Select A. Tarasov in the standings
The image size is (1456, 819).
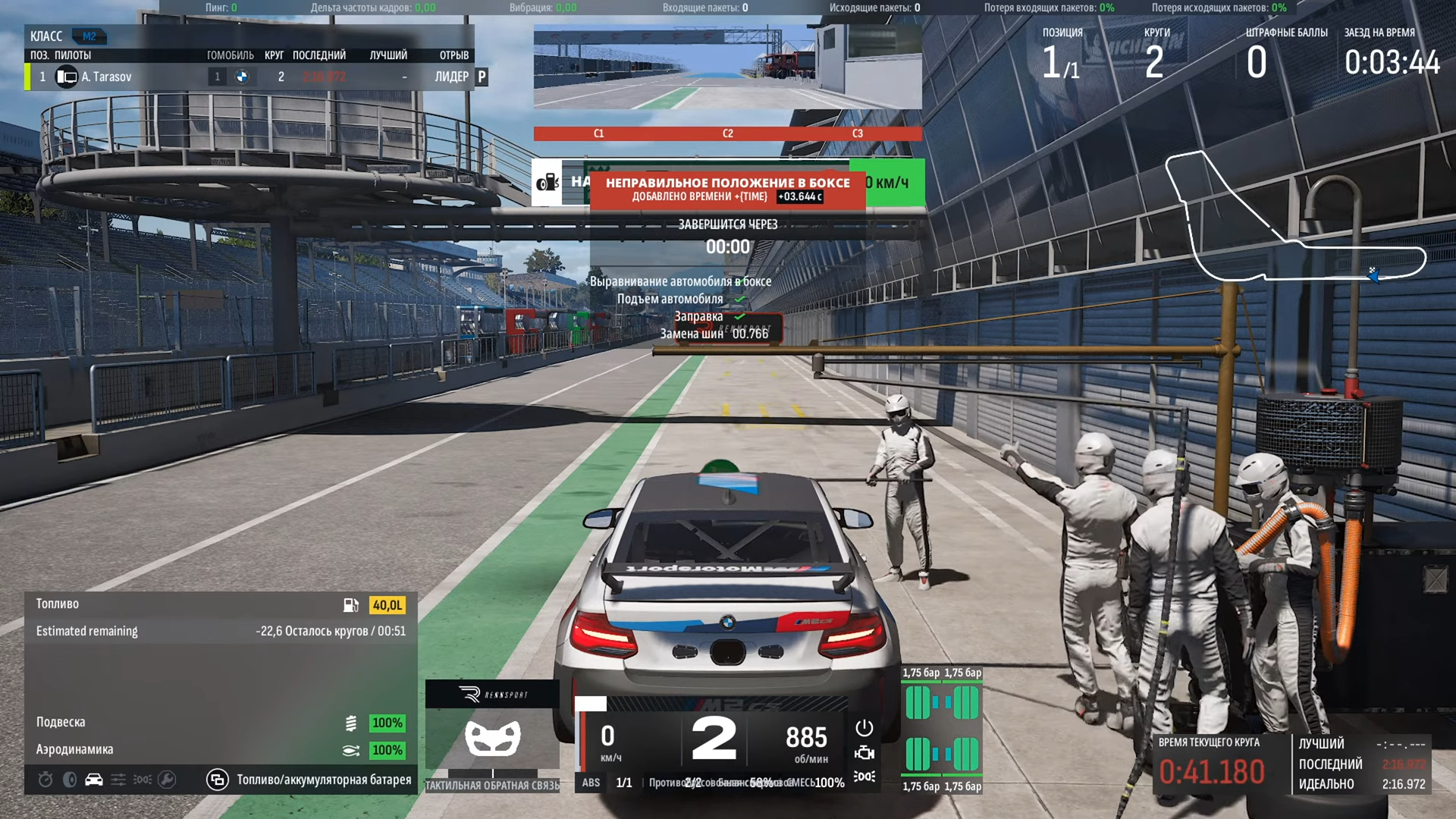pos(107,77)
